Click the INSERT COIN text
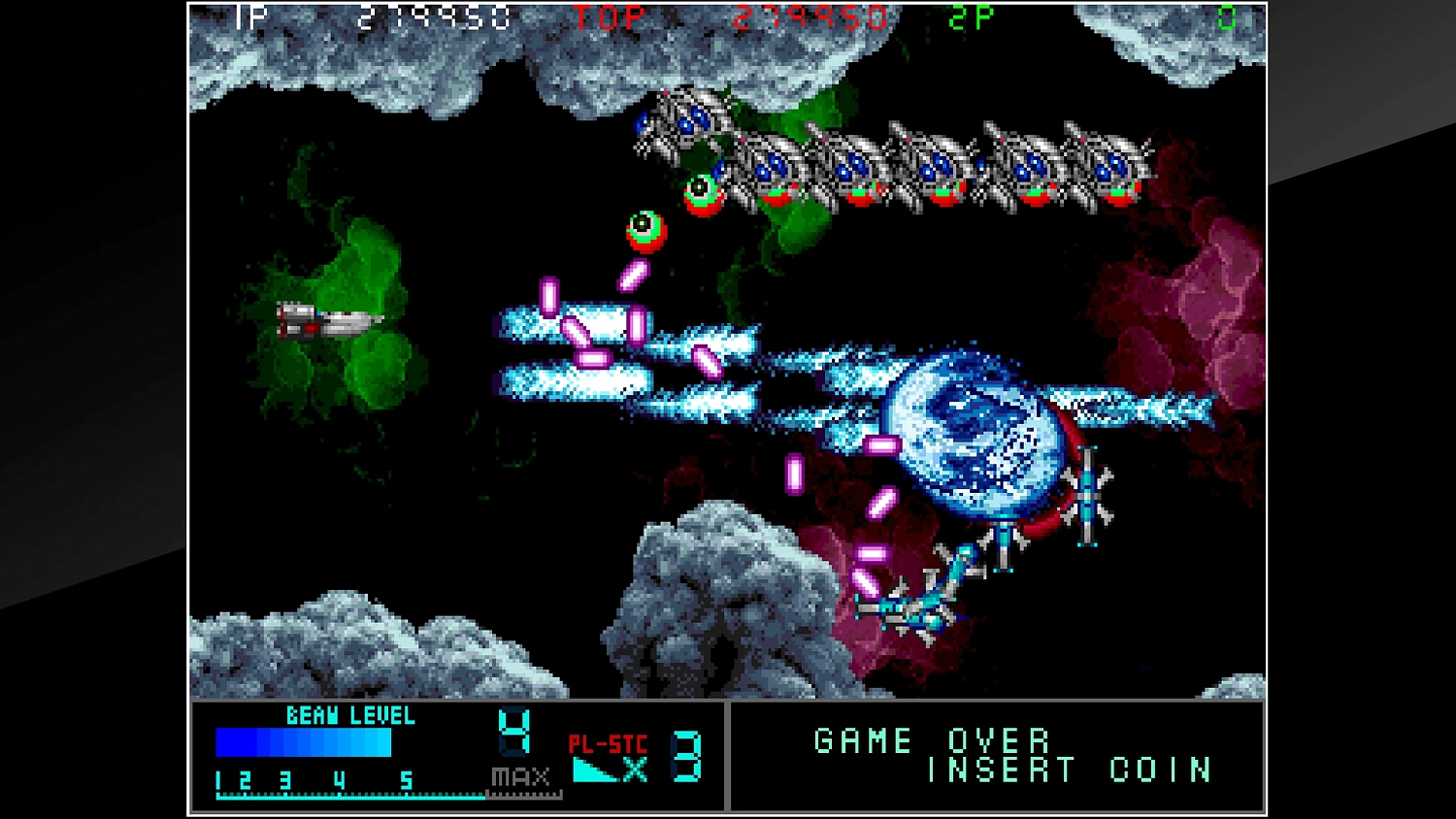 pos(1068,771)
